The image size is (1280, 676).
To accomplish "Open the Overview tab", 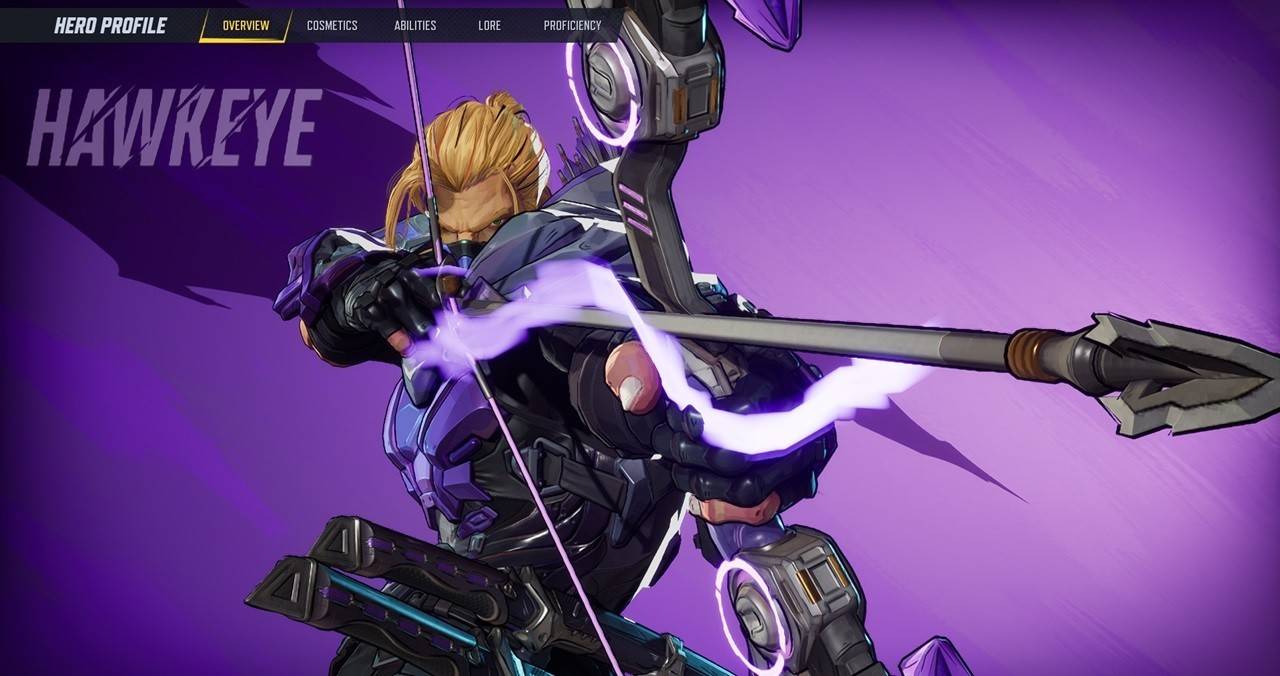I will tap(245, 25).
